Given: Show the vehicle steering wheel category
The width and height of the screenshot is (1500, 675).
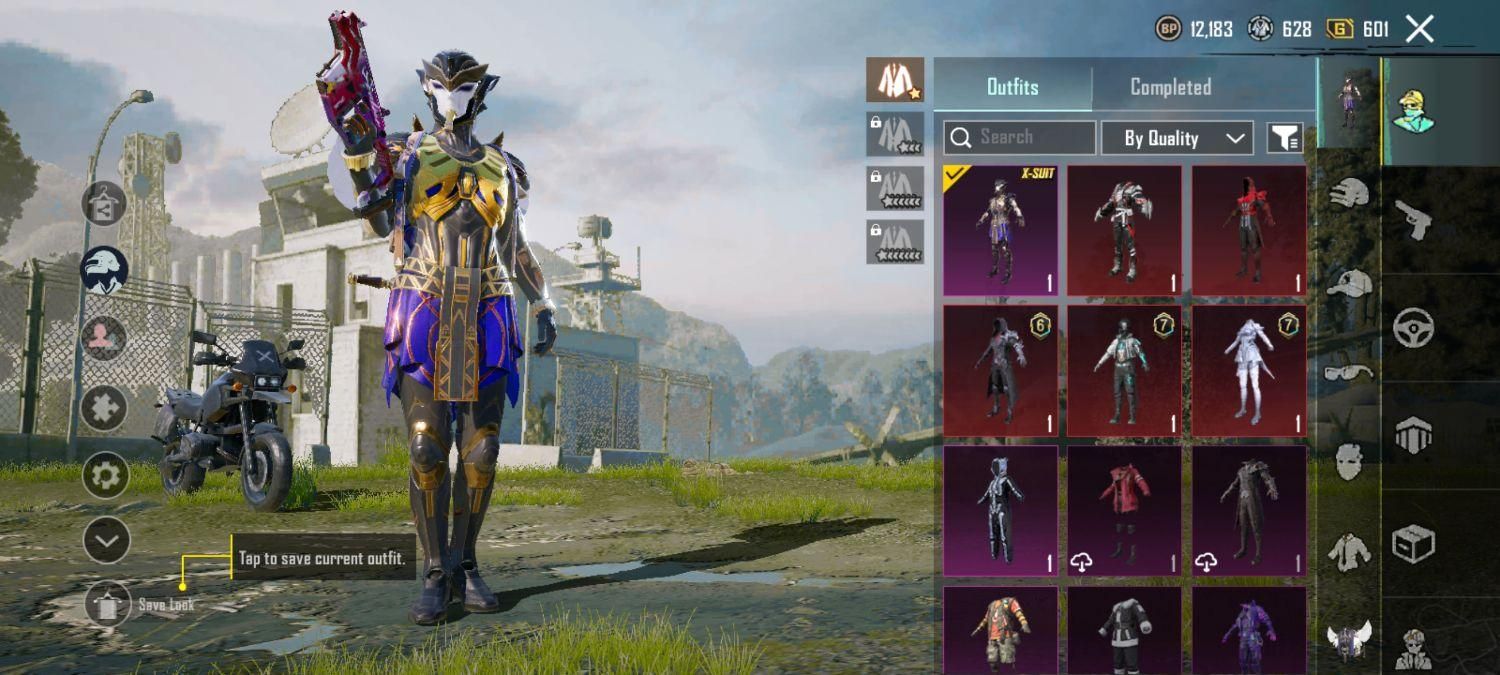Looking at the screenshot, I should pyautogui.click(x=1413, y=327).
